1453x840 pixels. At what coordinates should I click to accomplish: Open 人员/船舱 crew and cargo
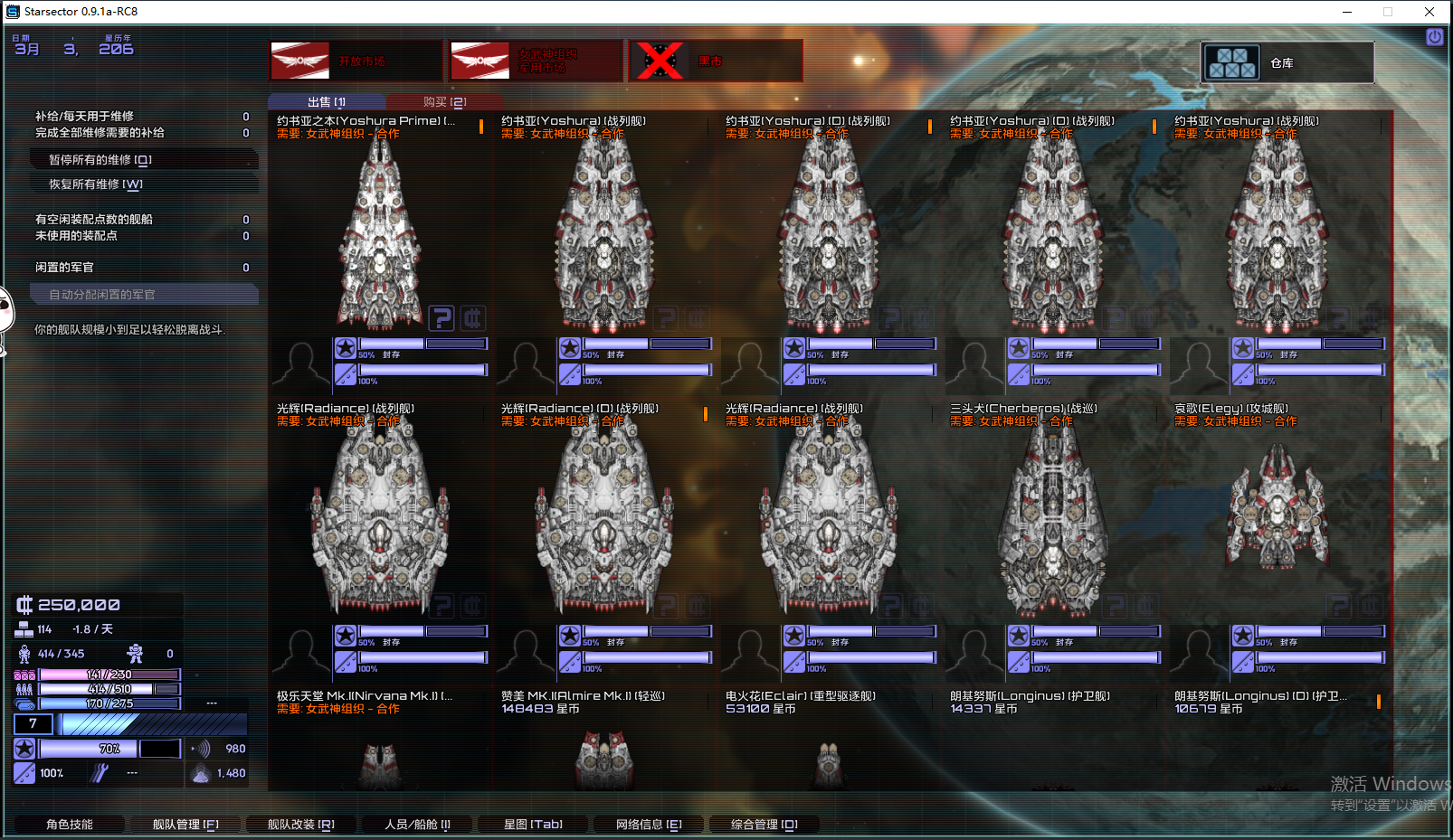pyautogui.click(x=417, y=825)
